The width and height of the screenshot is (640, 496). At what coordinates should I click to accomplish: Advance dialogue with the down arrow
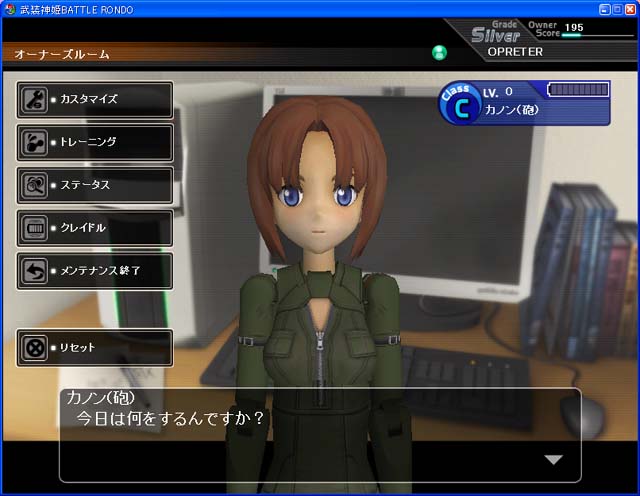(553, 459)
